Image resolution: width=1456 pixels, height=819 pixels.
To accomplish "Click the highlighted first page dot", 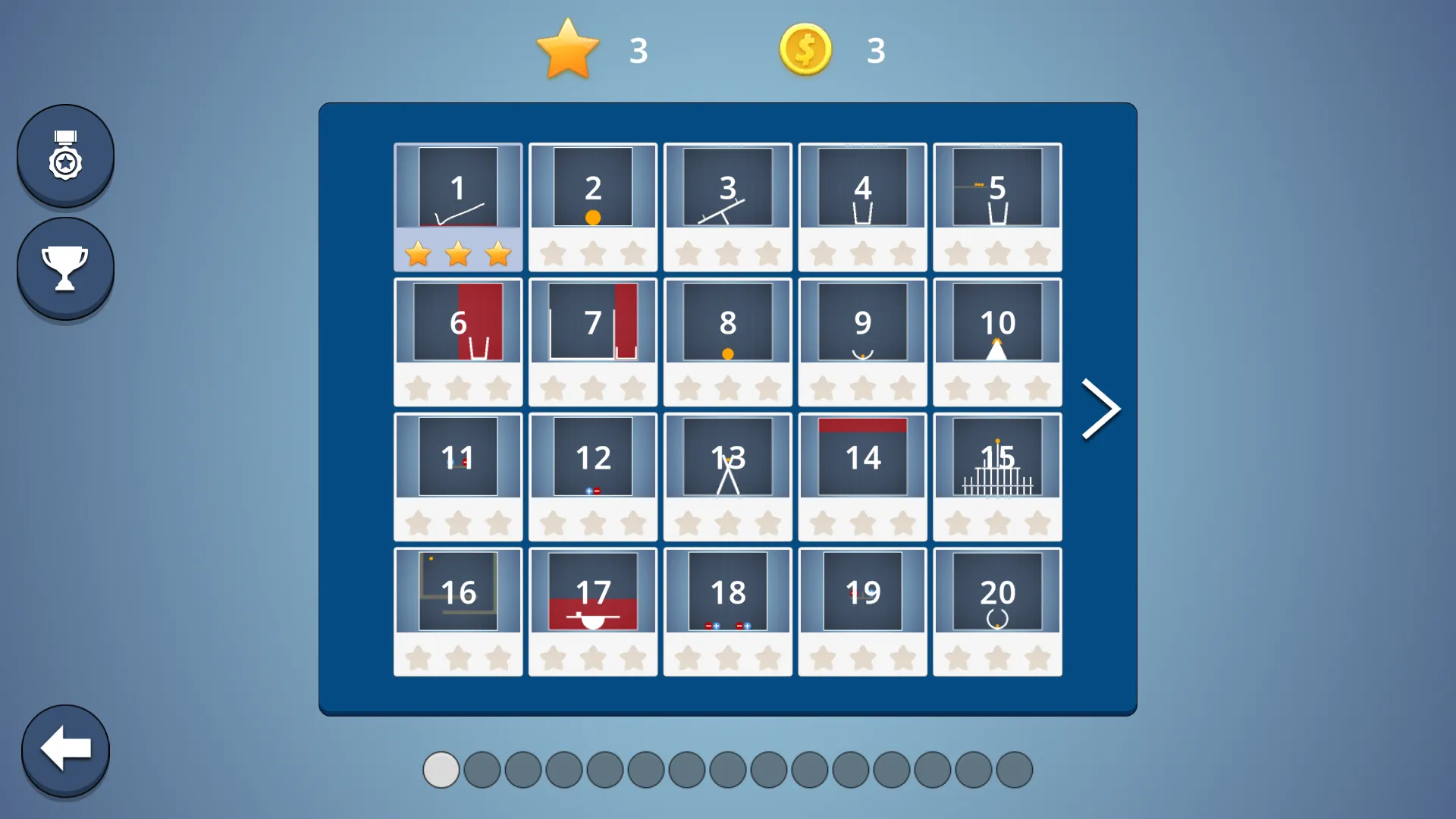I will 441,769.
